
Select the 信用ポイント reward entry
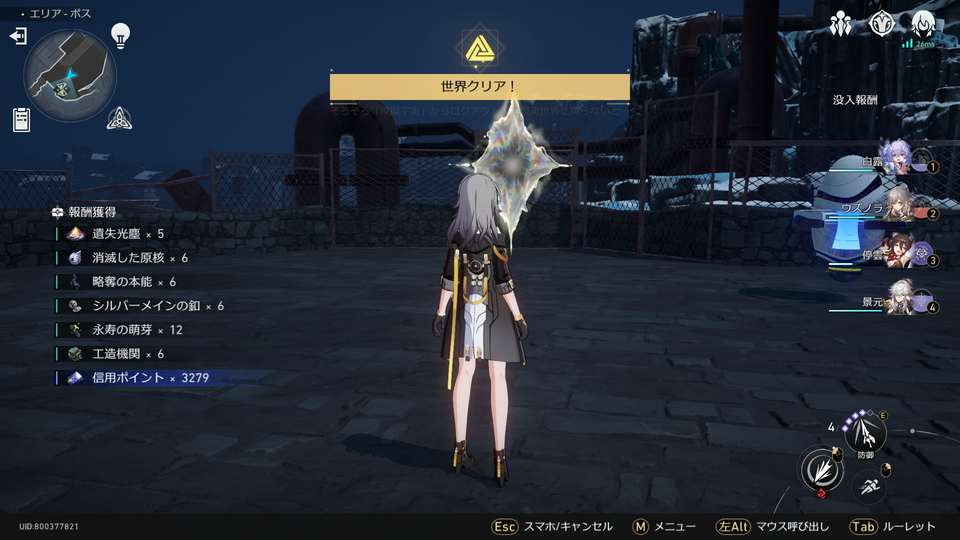pos(150,377)
